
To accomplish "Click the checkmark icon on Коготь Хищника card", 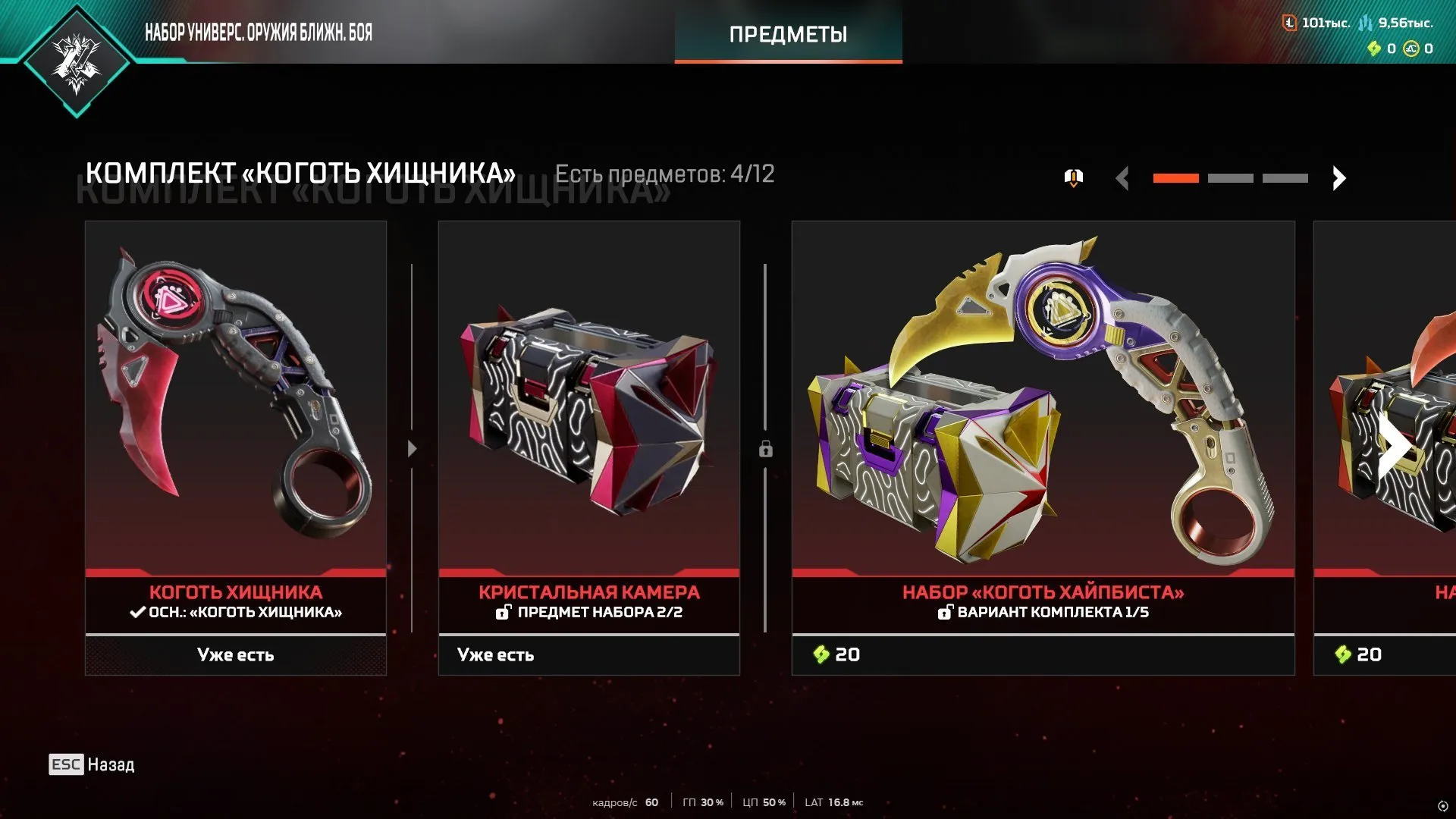I will (x=138, y=613).
